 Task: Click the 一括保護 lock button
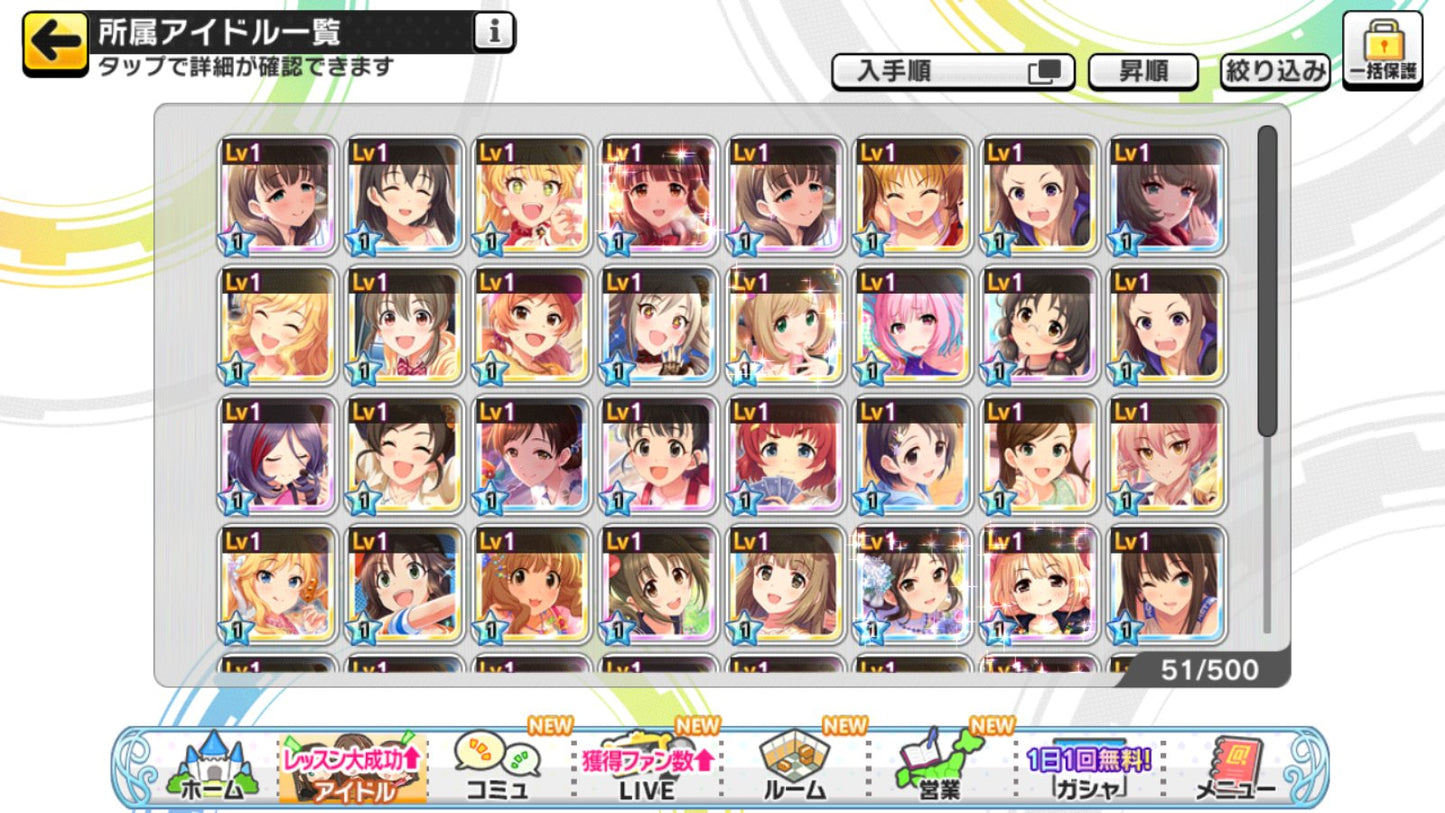tap(1382, 50)
